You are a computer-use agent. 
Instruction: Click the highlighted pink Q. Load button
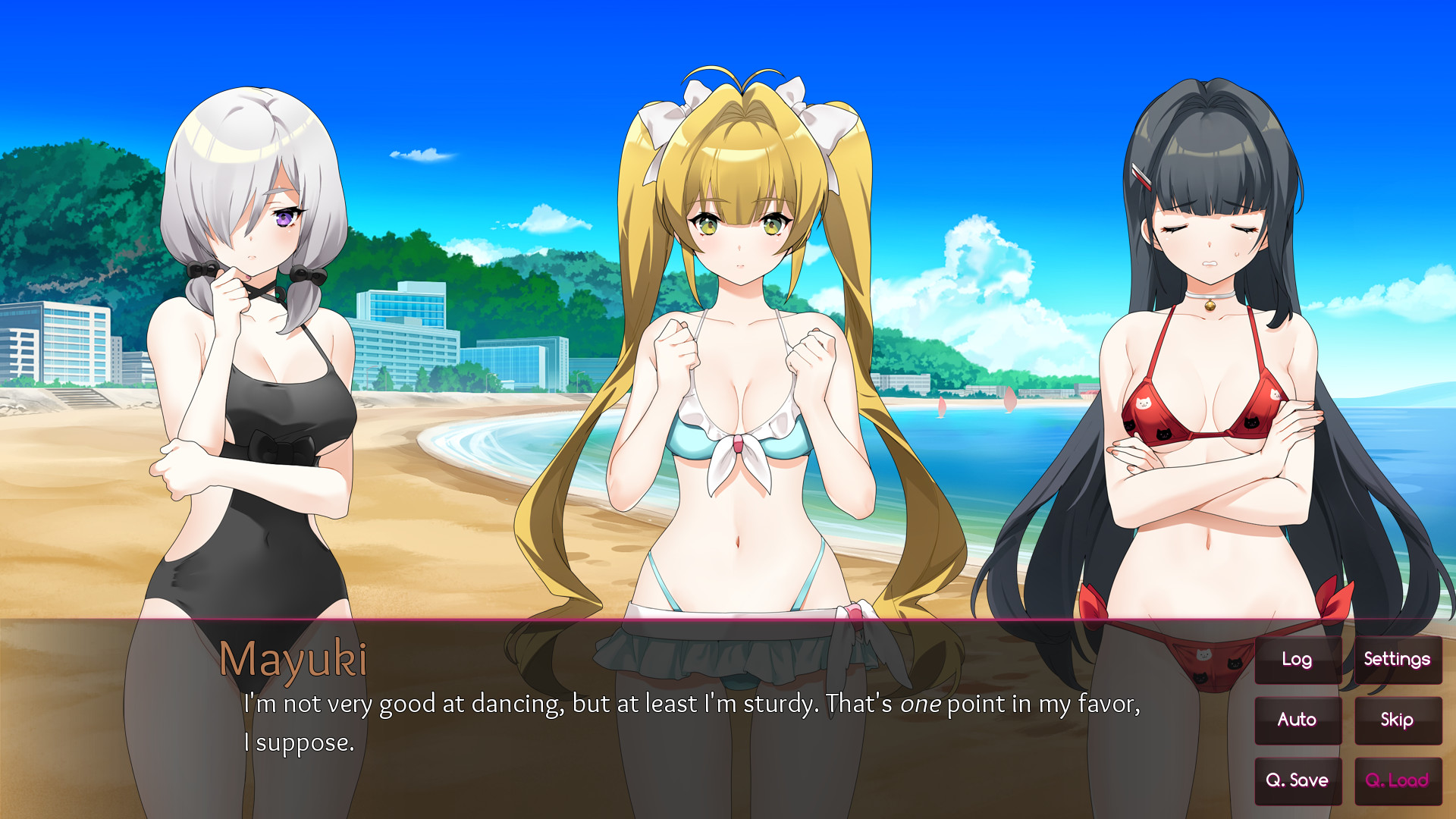tap(1398, 780)
